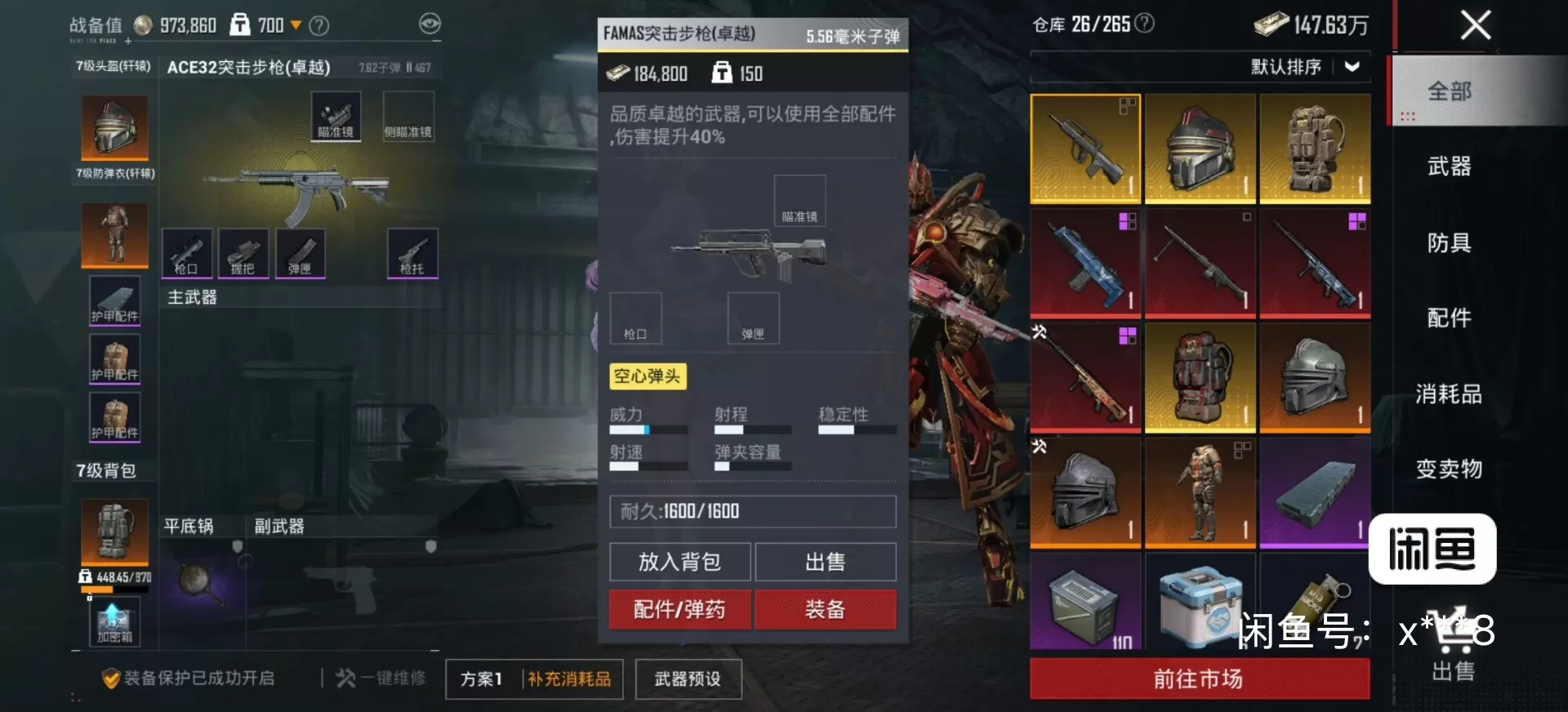1568x712 pixels.
Task: Equip the FAMAS with 装备 button
Action: tap(825, 609)
